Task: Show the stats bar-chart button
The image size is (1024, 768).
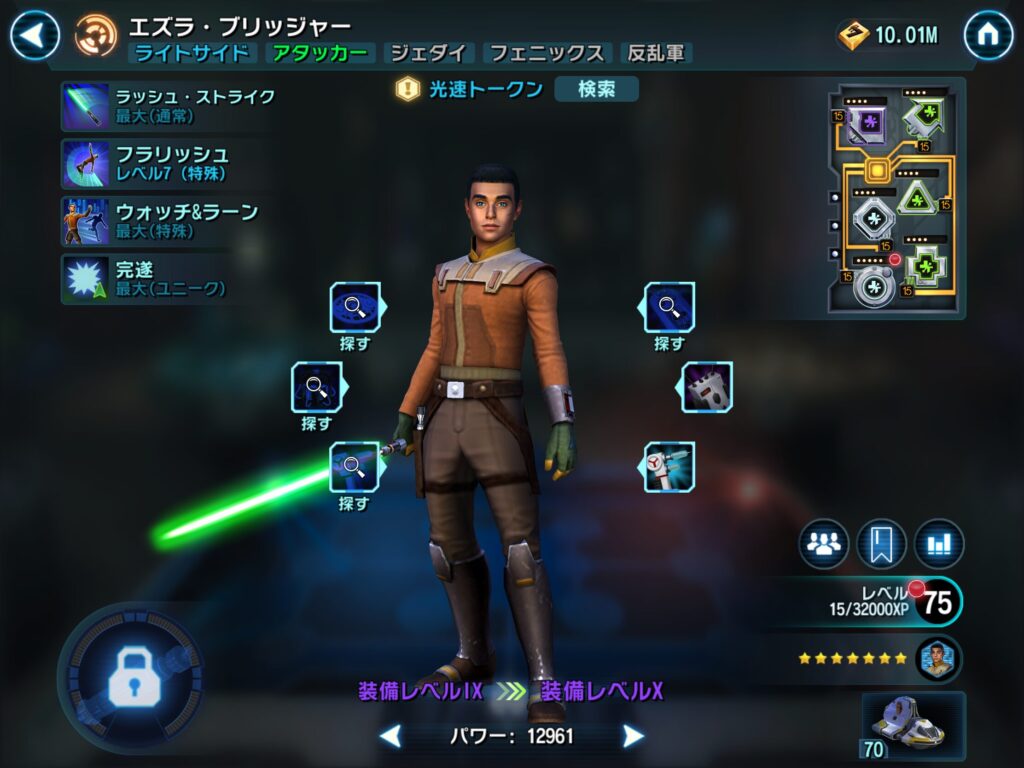Action: pos(939,544)
